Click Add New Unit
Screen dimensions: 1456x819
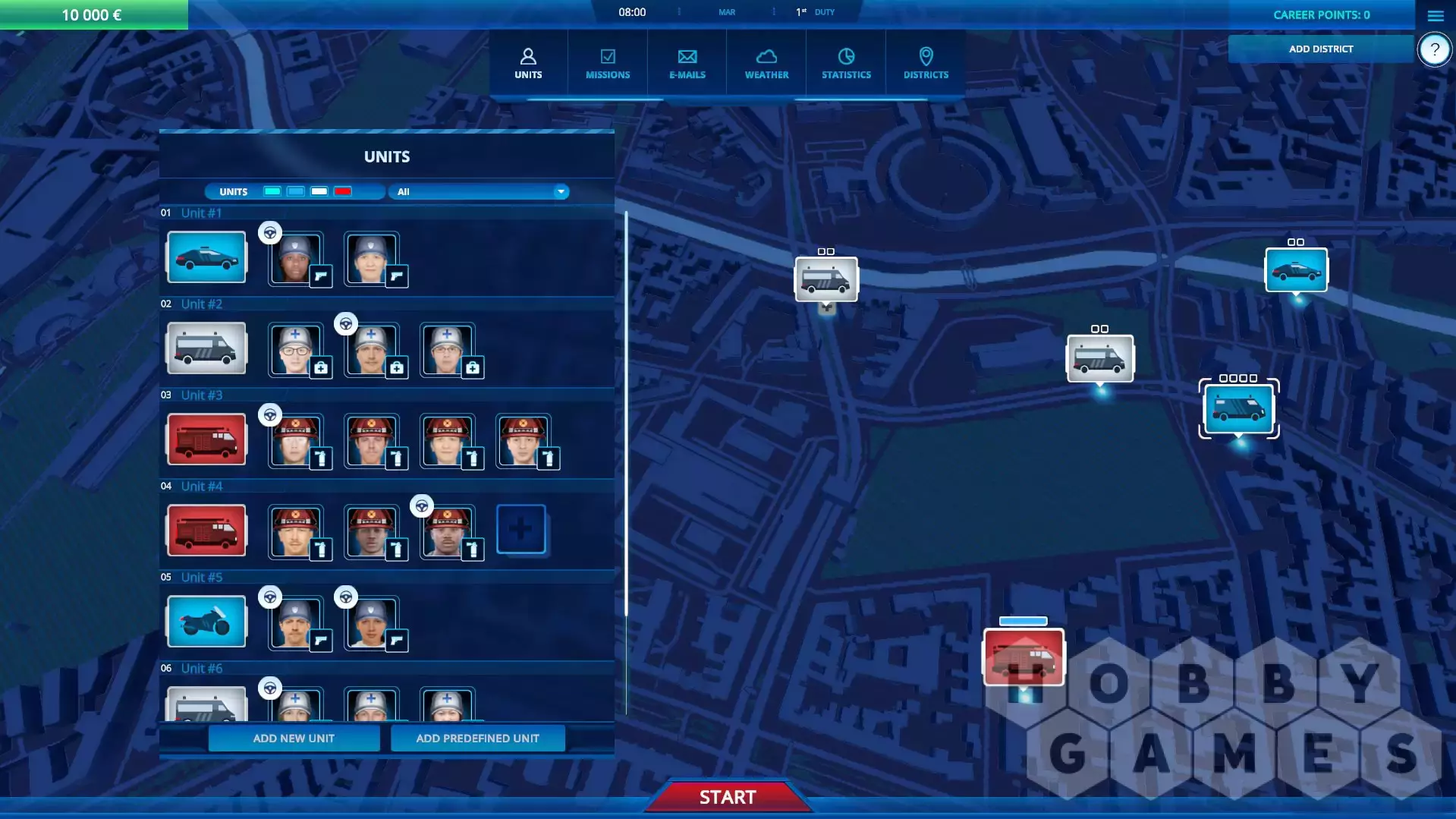pyautogui.click(x=294, y=738)
